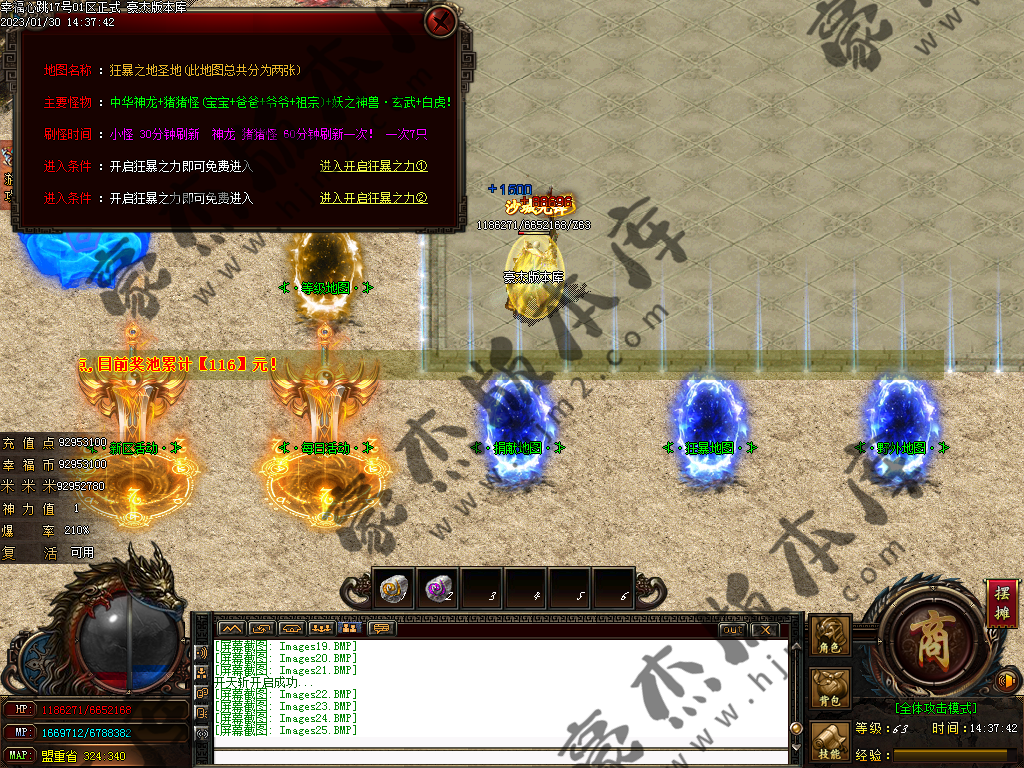Viewport: 1024px width, 768px height.
Task: Open the 技能 skills panel
Action: [831, 740]
